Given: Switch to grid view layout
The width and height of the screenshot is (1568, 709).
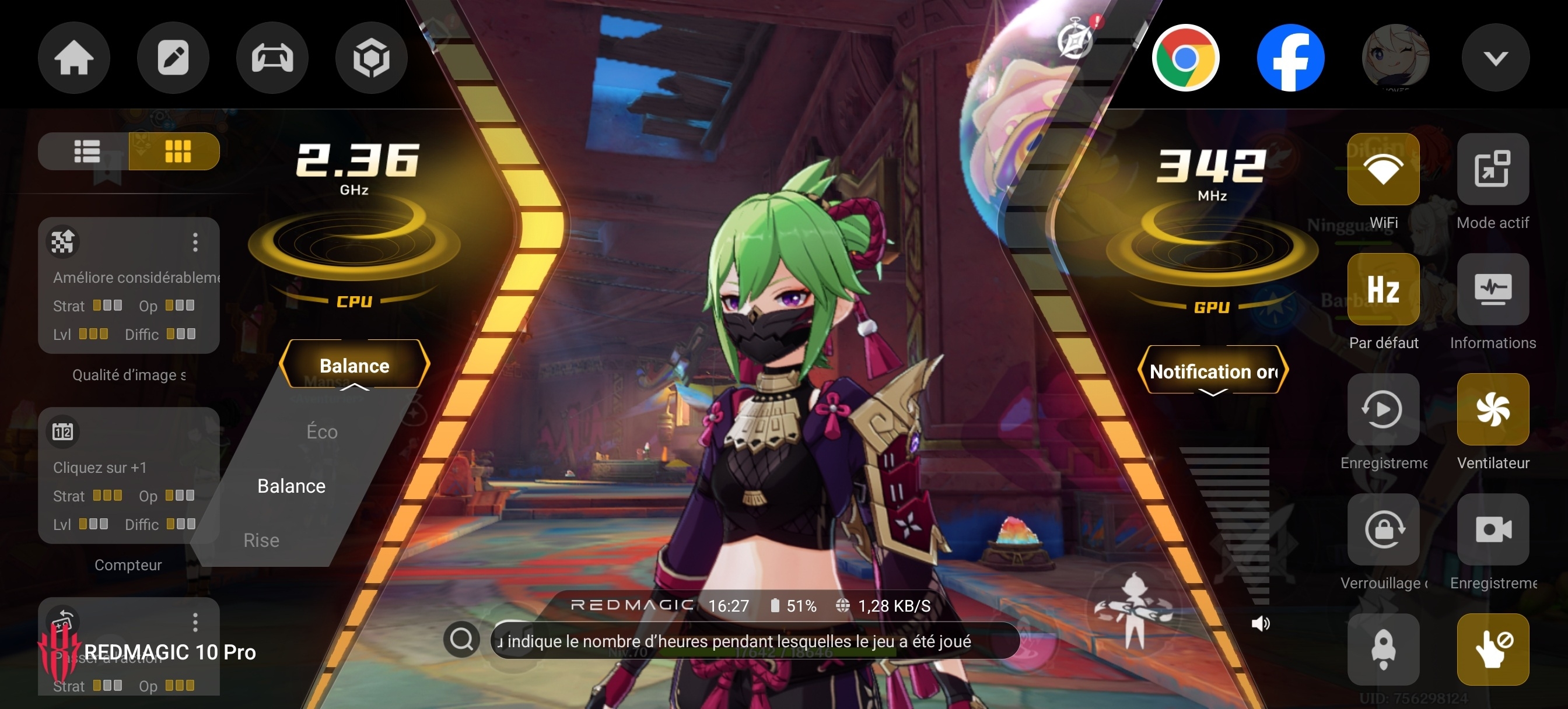Looking at the screenshot, I should [177, 151].
